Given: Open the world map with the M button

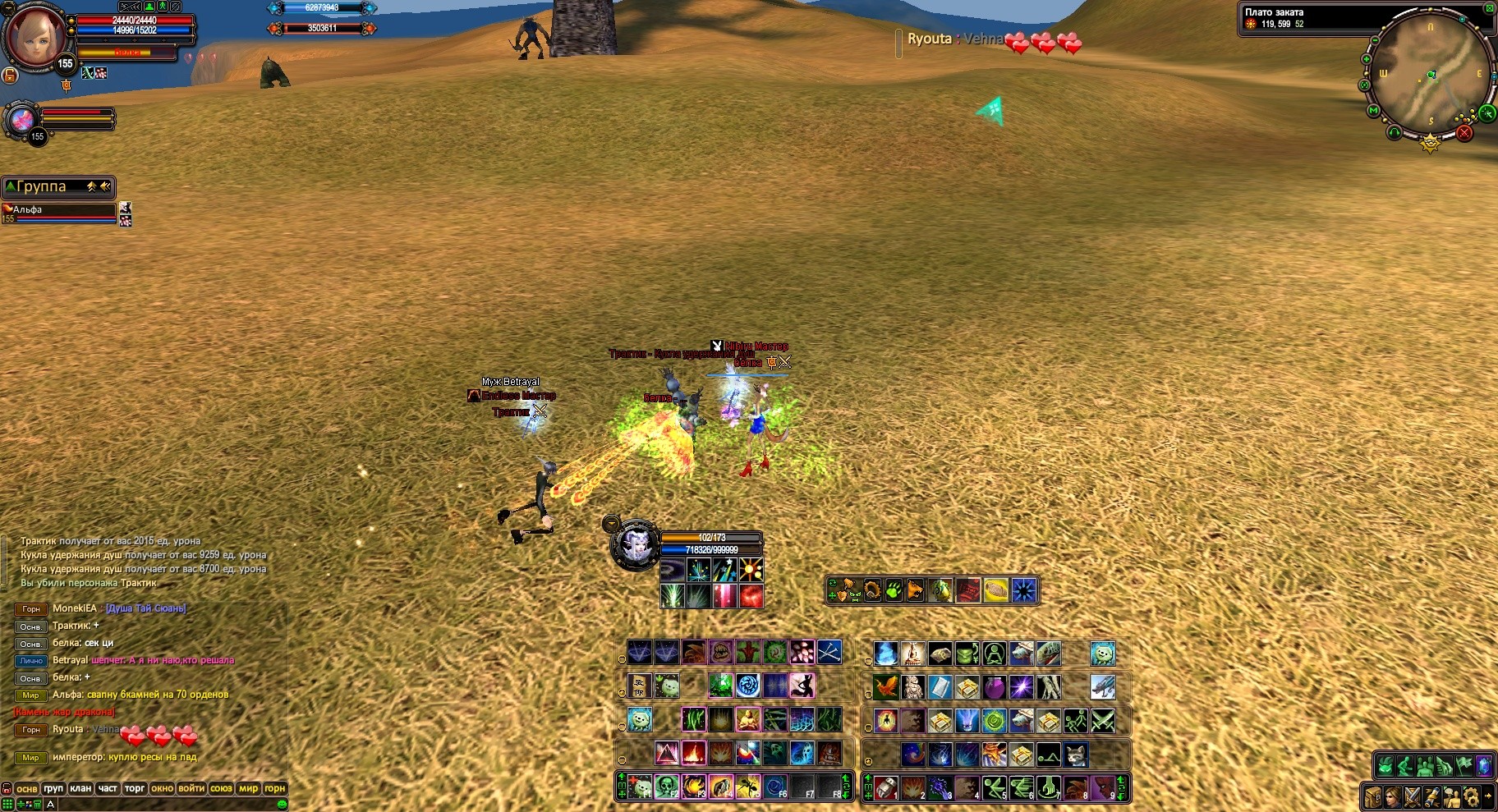Looking at the screenshot, I should [x=1372, y=110].
